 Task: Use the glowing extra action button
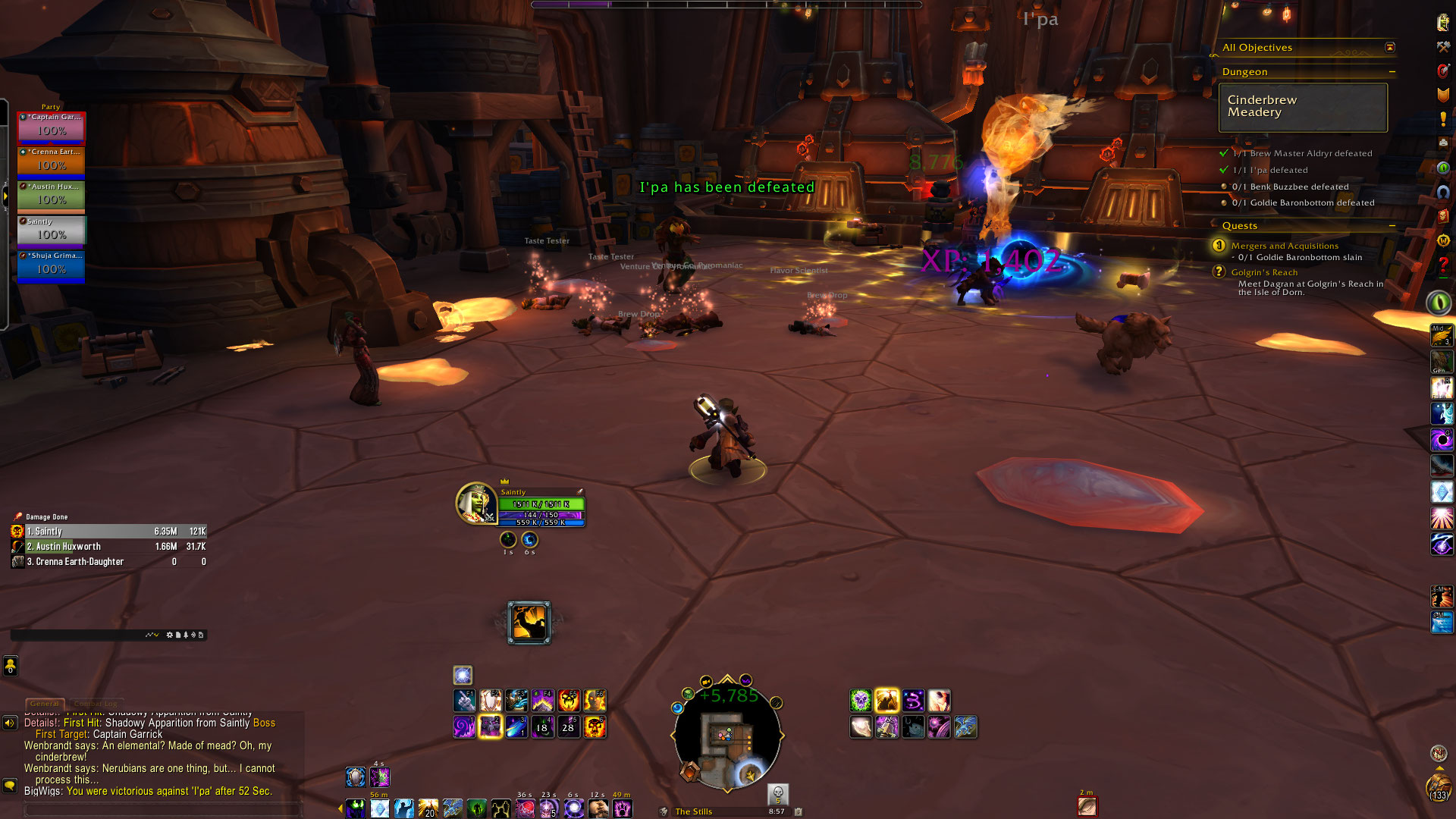(529, 623)
